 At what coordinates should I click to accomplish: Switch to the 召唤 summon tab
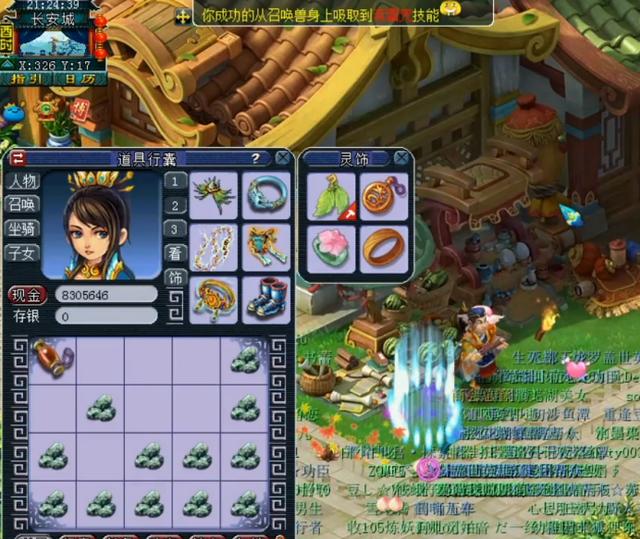pos(23,205)
